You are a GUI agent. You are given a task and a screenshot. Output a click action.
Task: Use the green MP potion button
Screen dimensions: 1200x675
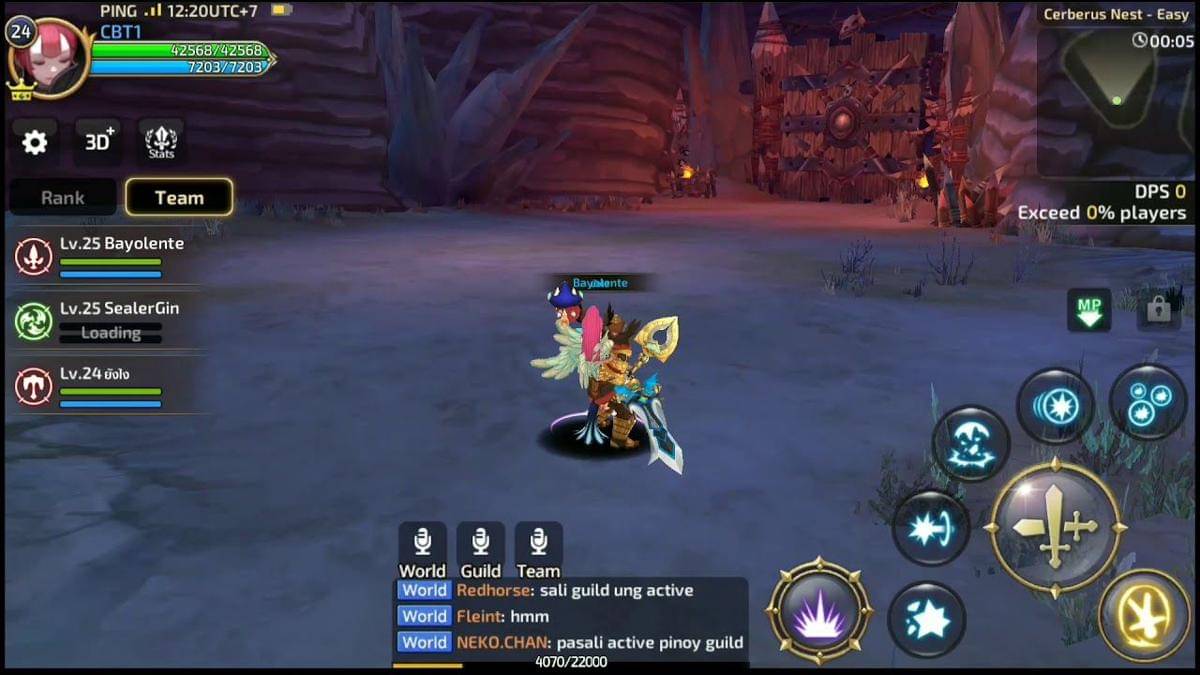click(x=1089, y=310)
